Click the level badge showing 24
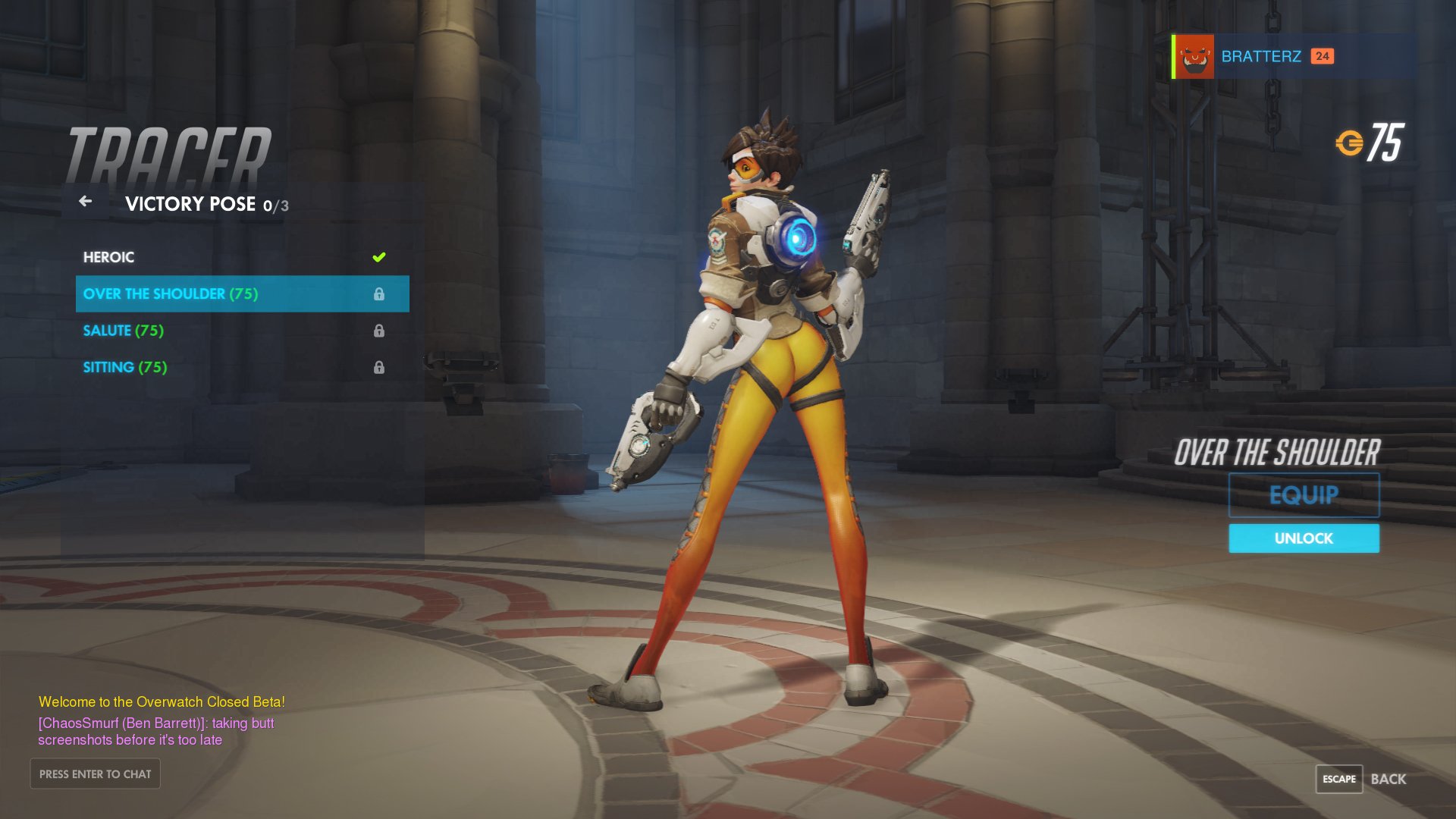This screenshot has height=819, width=1456. coord(1323,56)
